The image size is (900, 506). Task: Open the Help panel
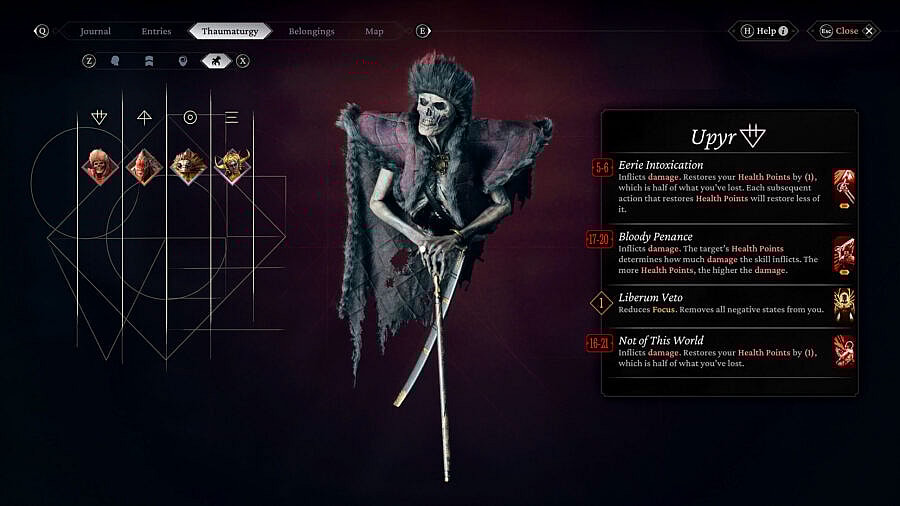point(765,31)
